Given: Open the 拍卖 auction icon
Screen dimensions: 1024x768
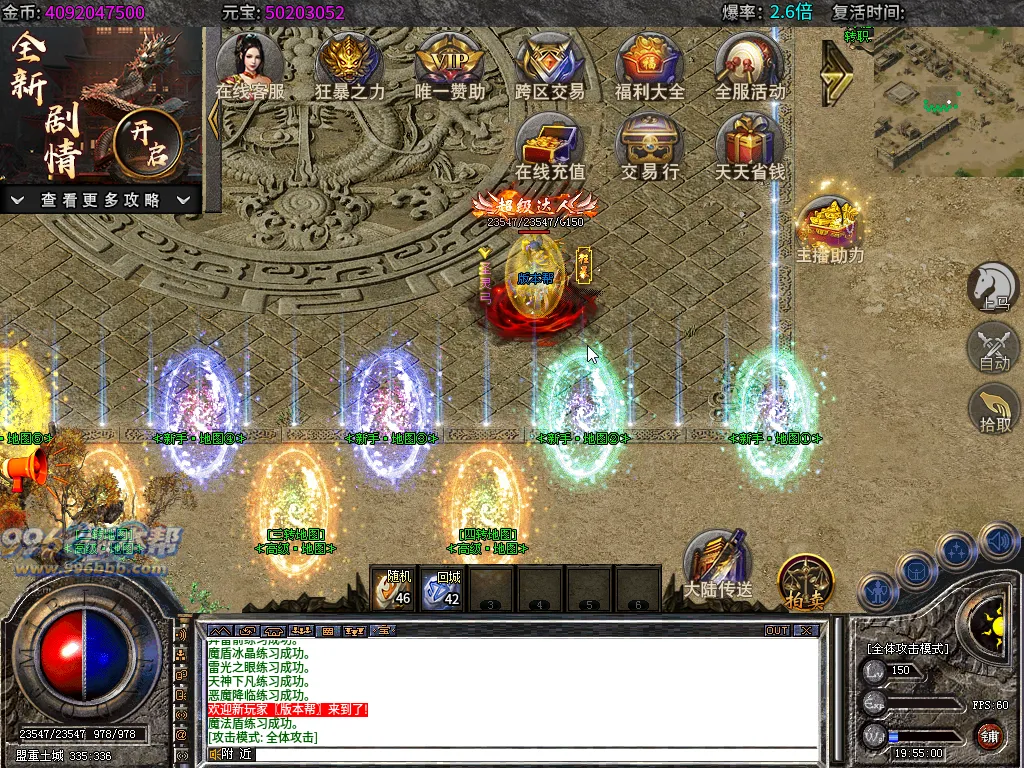Looking at the screenshot, I should [x=805, y=580].
